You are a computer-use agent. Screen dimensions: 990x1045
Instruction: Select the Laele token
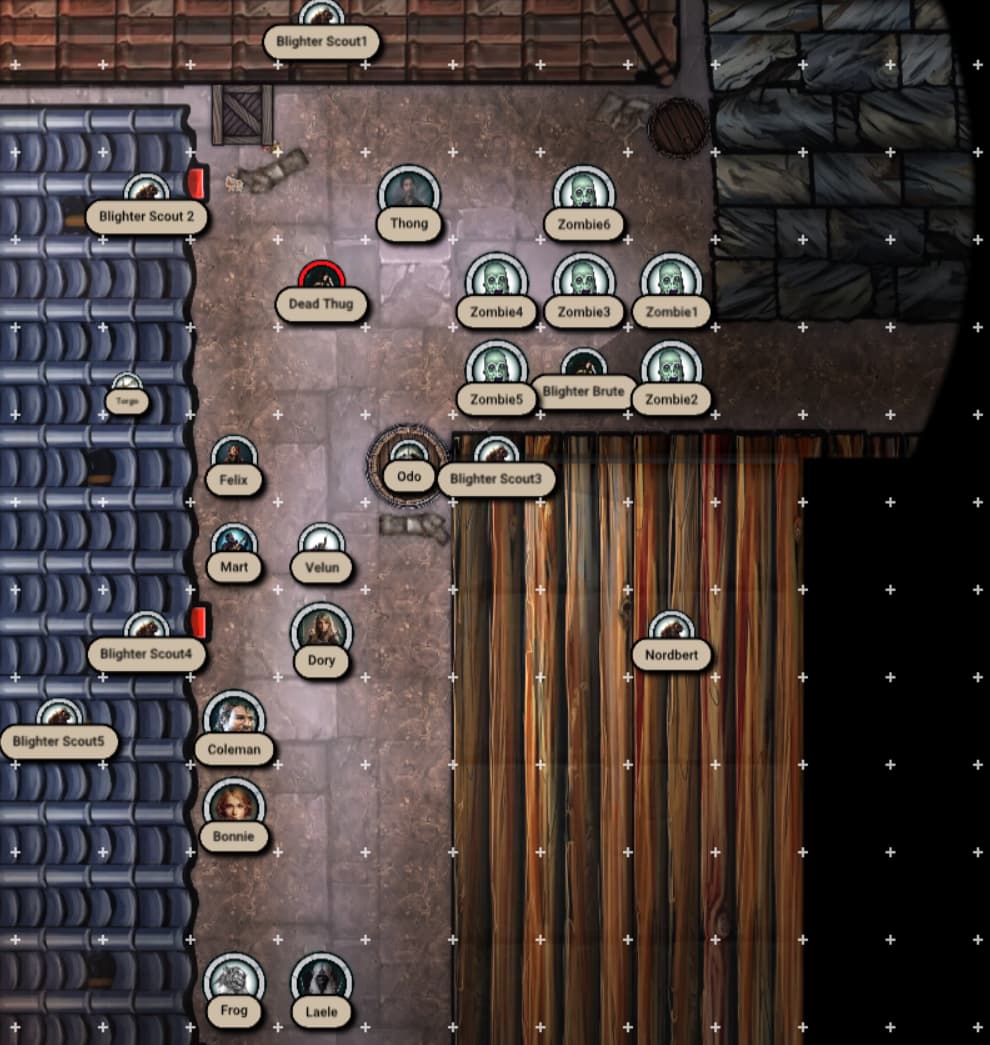coord(321,982)
